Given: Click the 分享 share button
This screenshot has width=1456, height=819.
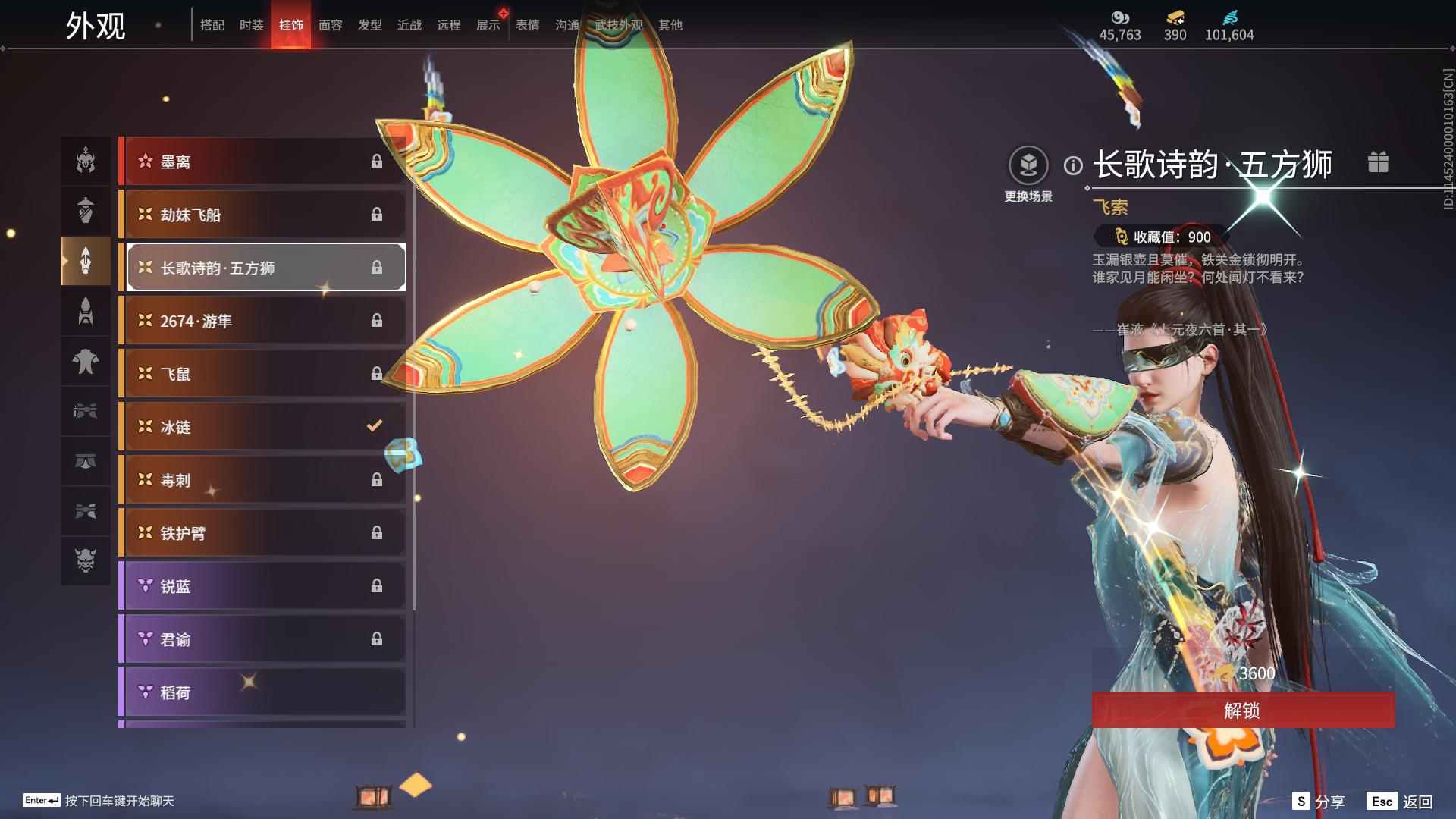Looking at the screenshot, I should pos(1319,802).
